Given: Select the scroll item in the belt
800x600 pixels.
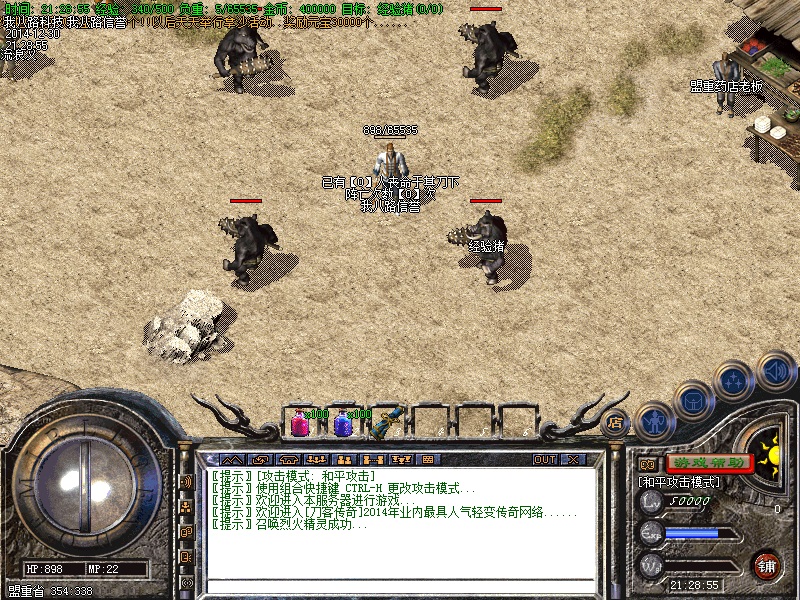Looking at the screenshot, I should click(385, 423).
